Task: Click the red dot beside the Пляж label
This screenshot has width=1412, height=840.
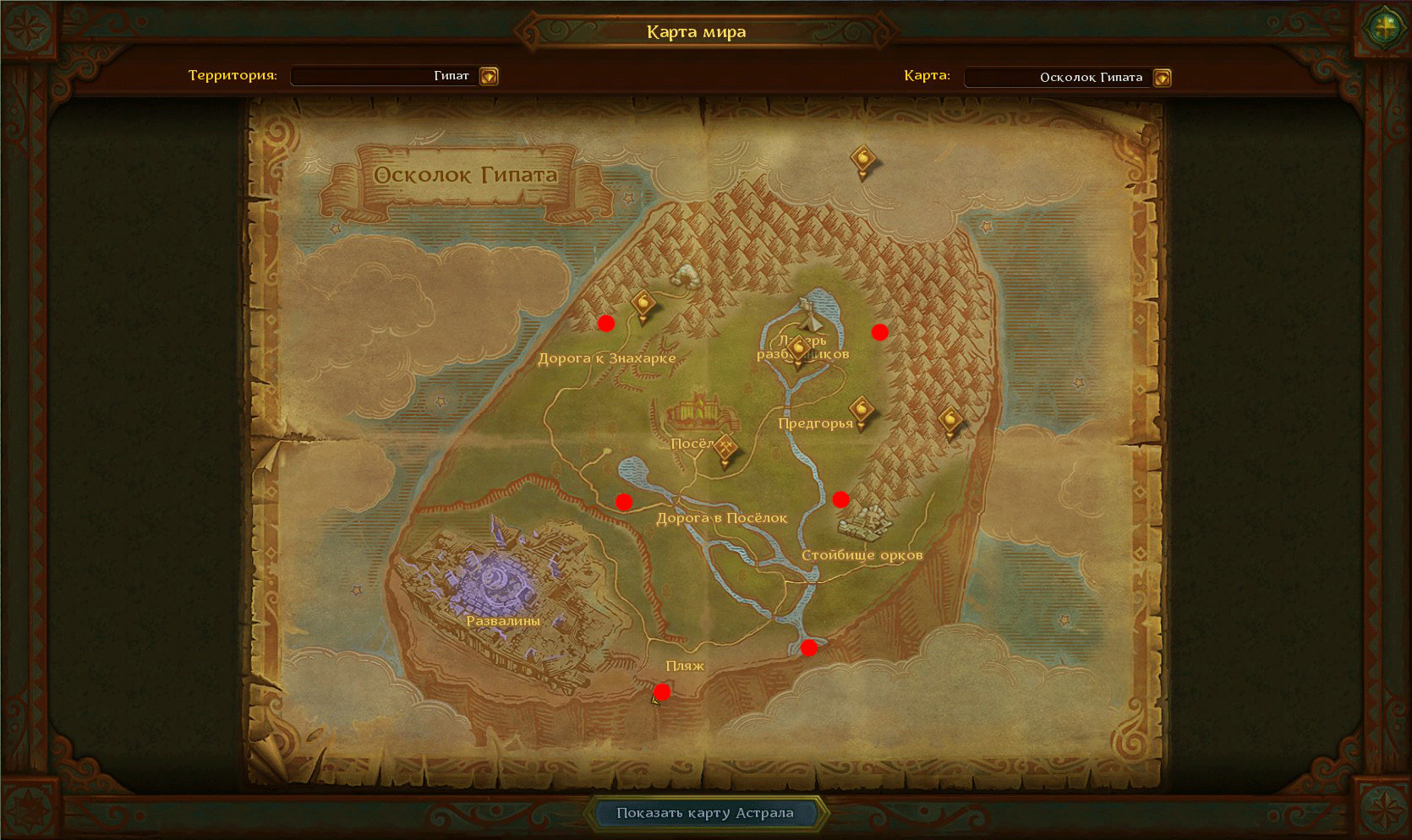Action: pyautogui.click(x=662, y=692)
